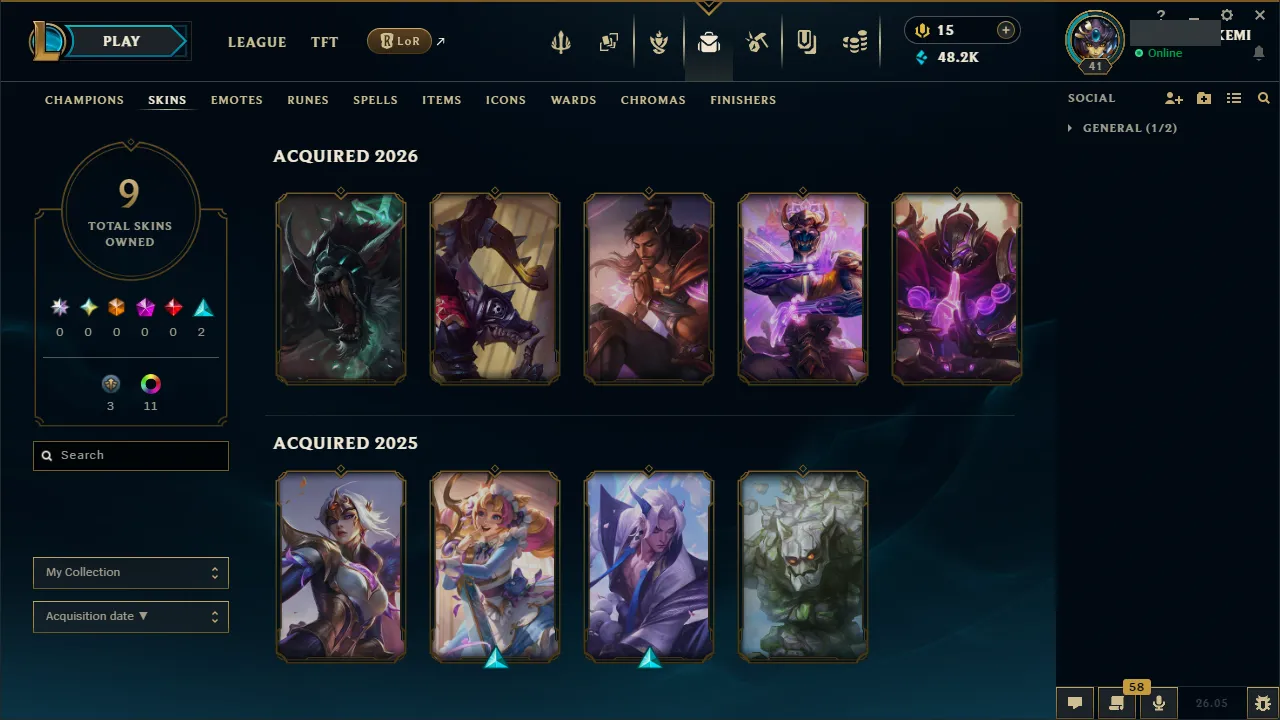Viewport: 1280px width, 720px height.
Task: Open the Clash section via trident icon
Action: (x=561, y=41)
